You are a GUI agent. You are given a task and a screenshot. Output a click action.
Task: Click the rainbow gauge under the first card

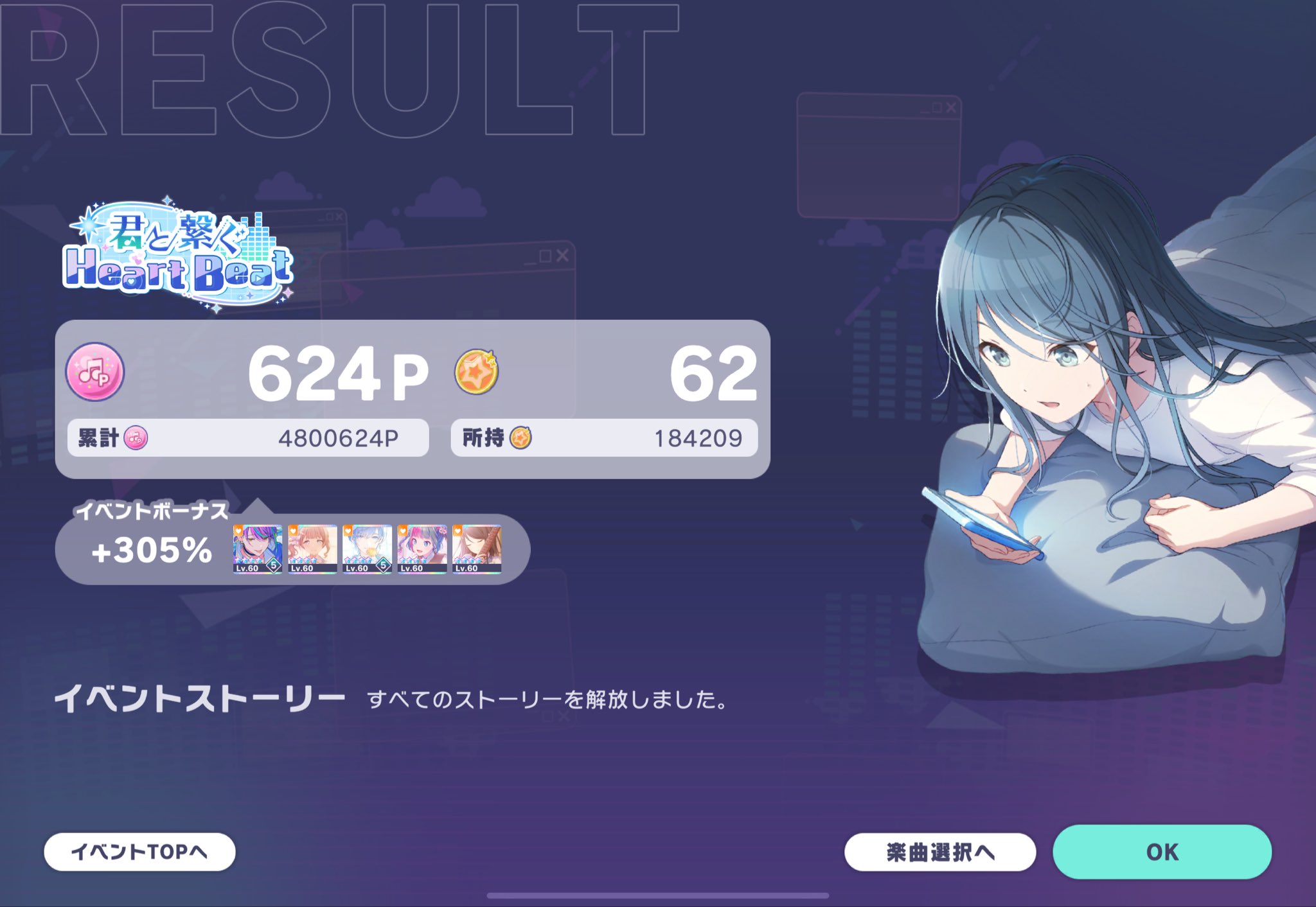pyautogui.click(x=256, y=574)
